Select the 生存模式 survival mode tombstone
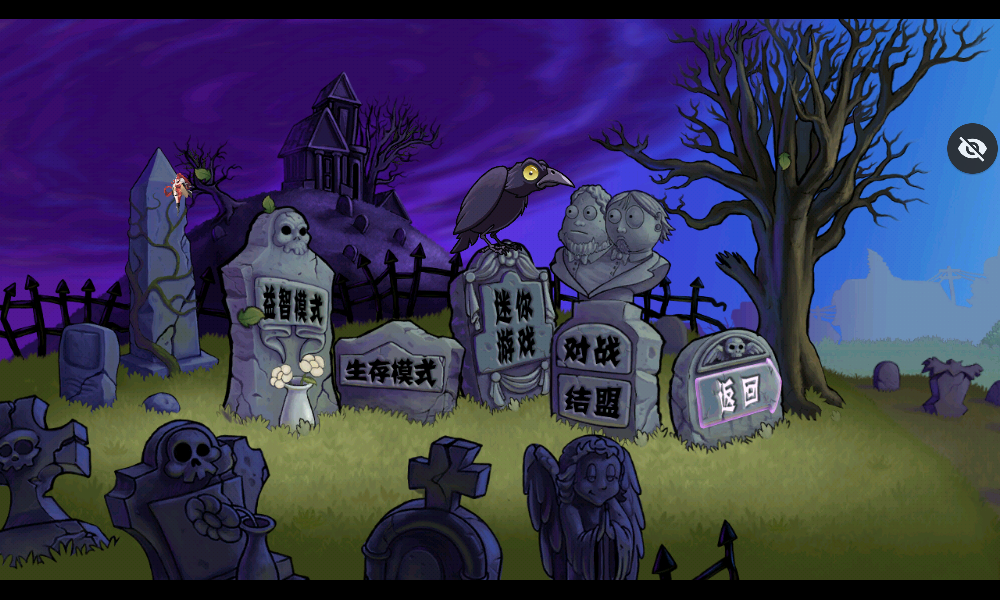Viewport: 1000px width, 600px height. point(392,371)
